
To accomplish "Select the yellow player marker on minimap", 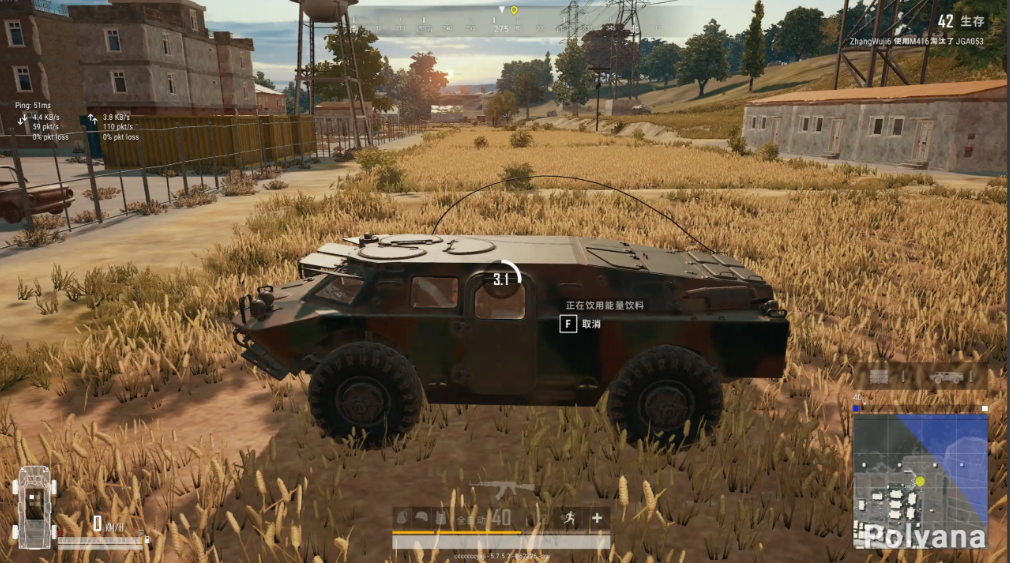I will [920, 482].
